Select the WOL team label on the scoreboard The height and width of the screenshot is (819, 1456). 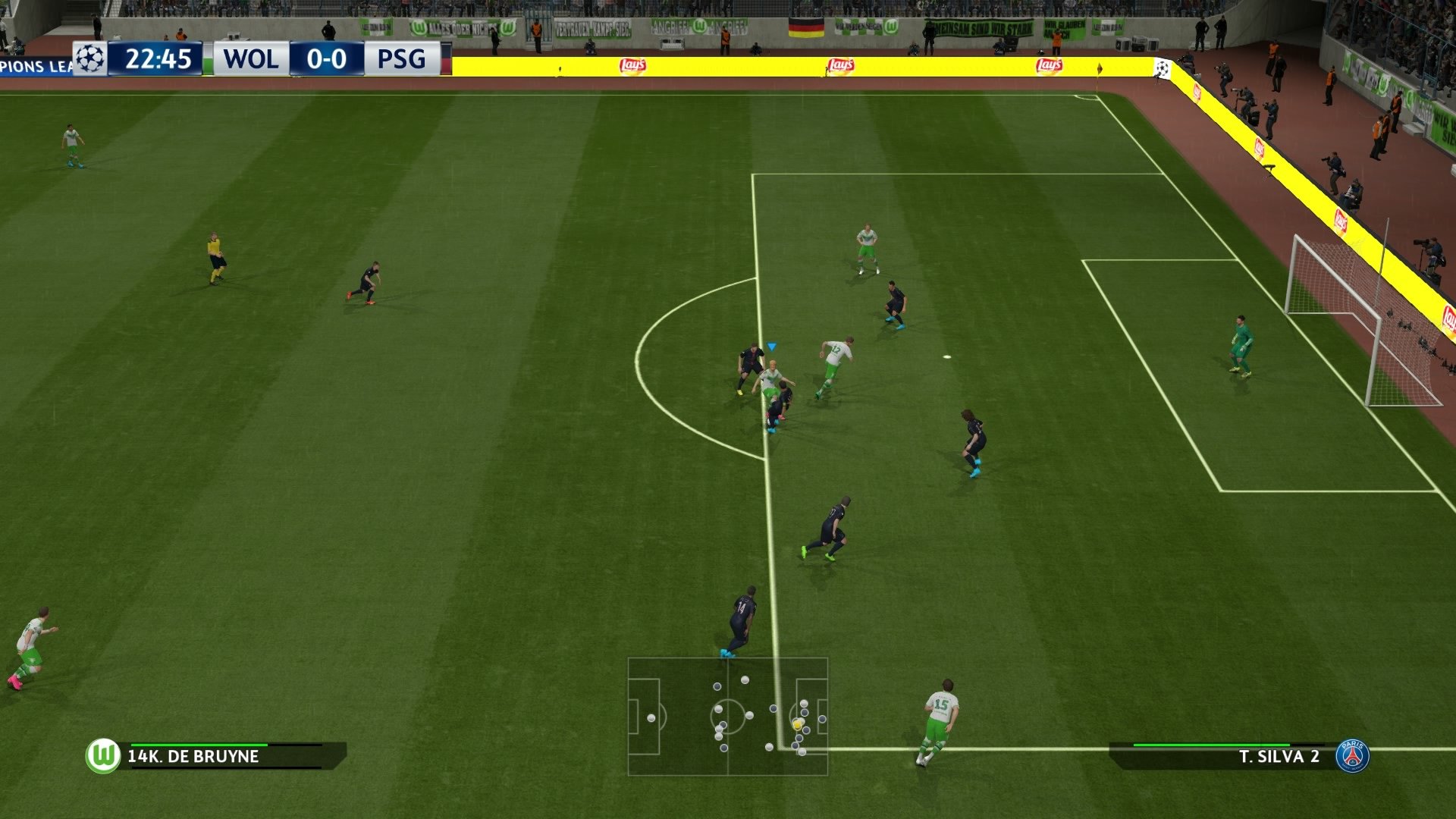tap(250, 58)
